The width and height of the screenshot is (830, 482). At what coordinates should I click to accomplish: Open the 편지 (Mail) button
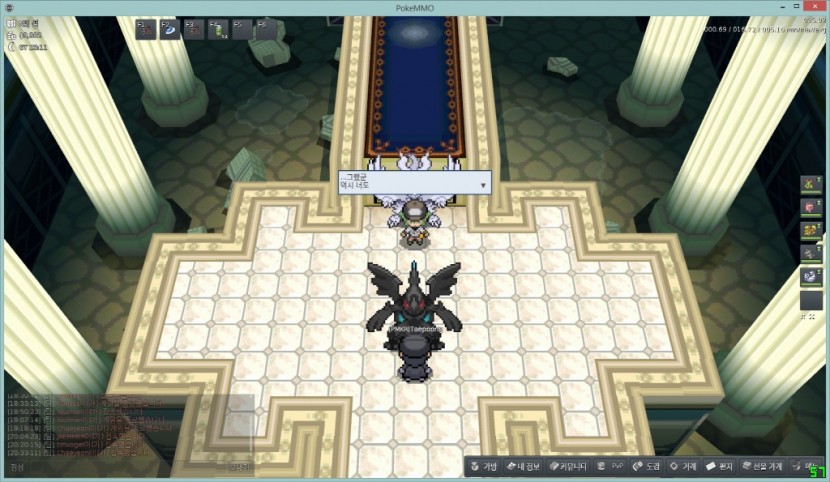[x=721, y=466]
